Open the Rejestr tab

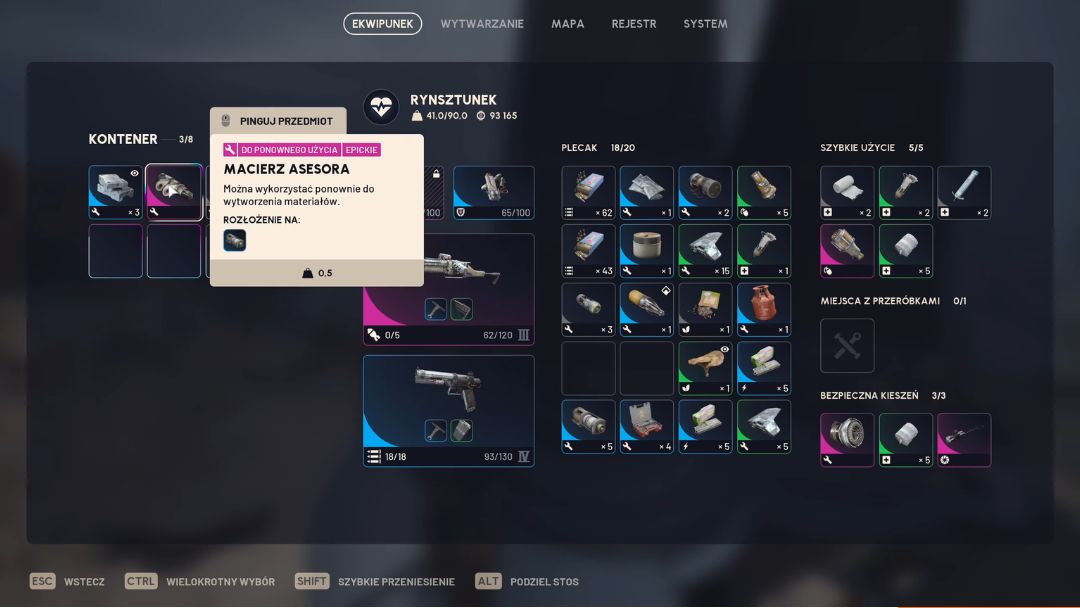point(634,24)
